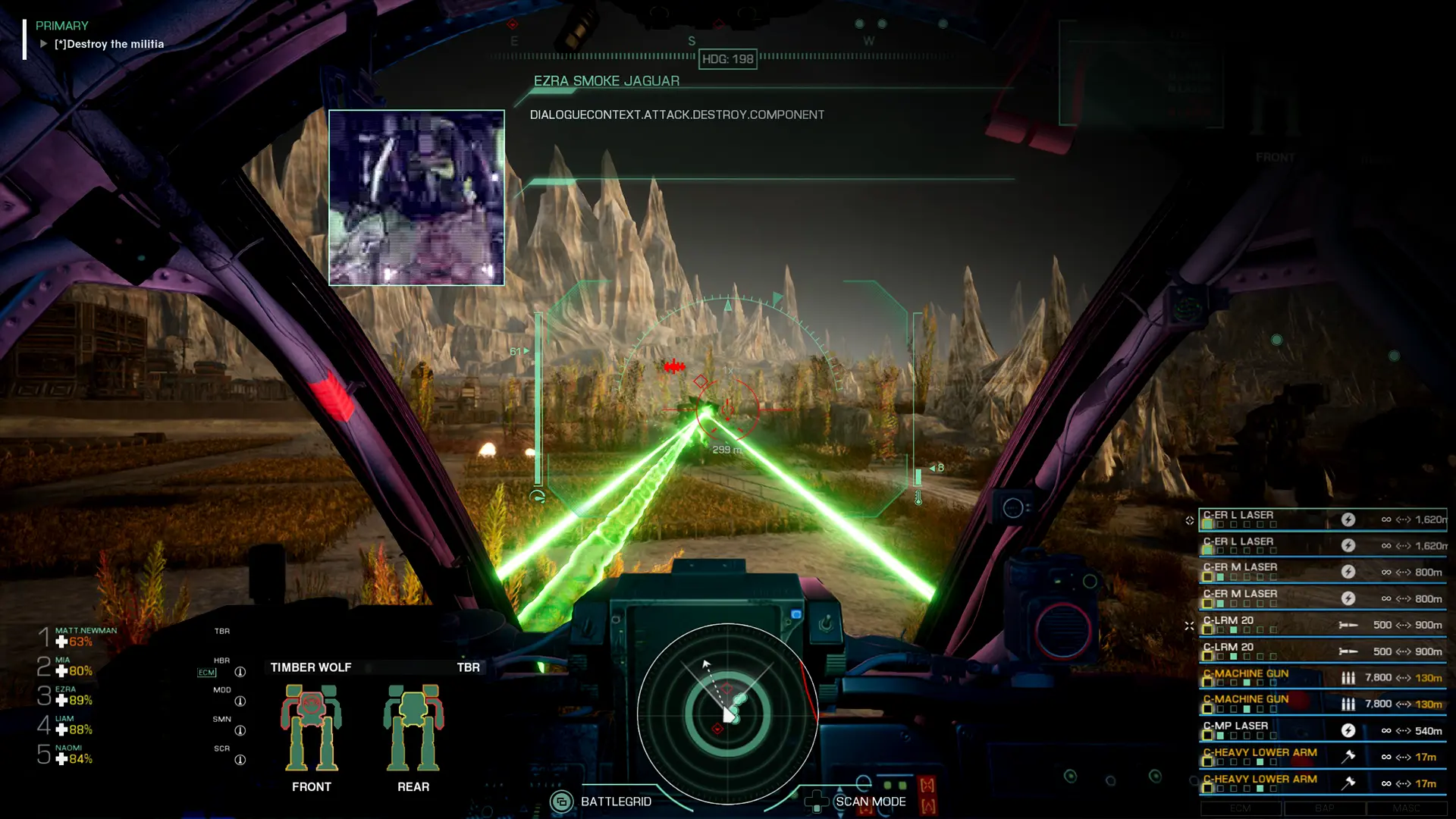Click the HDG 198 compass heading box
The image size is (1456, 819).
point(727,59)
